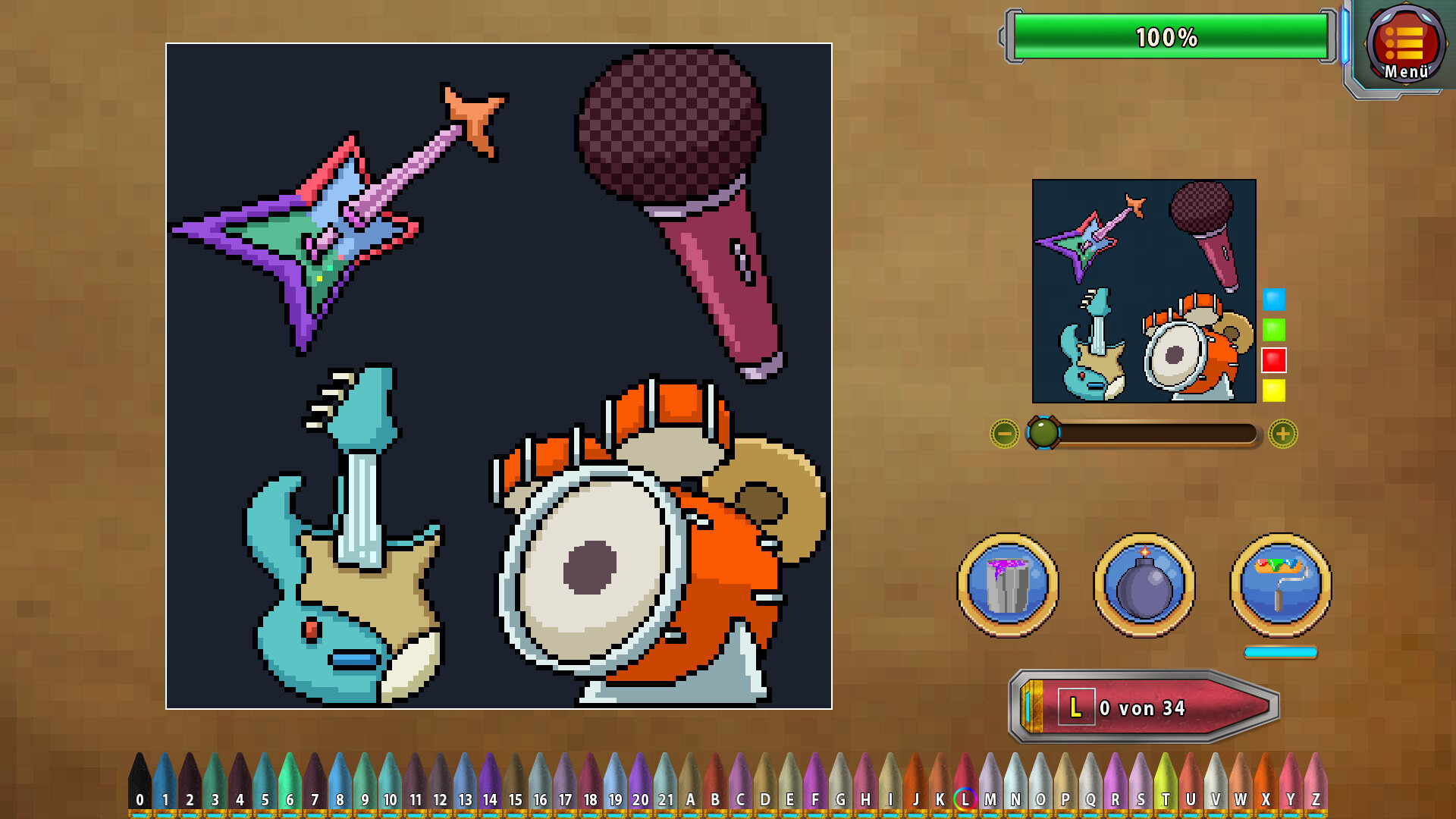
Task: Click the 100% completion progress bar
Action: point(1169,35)
